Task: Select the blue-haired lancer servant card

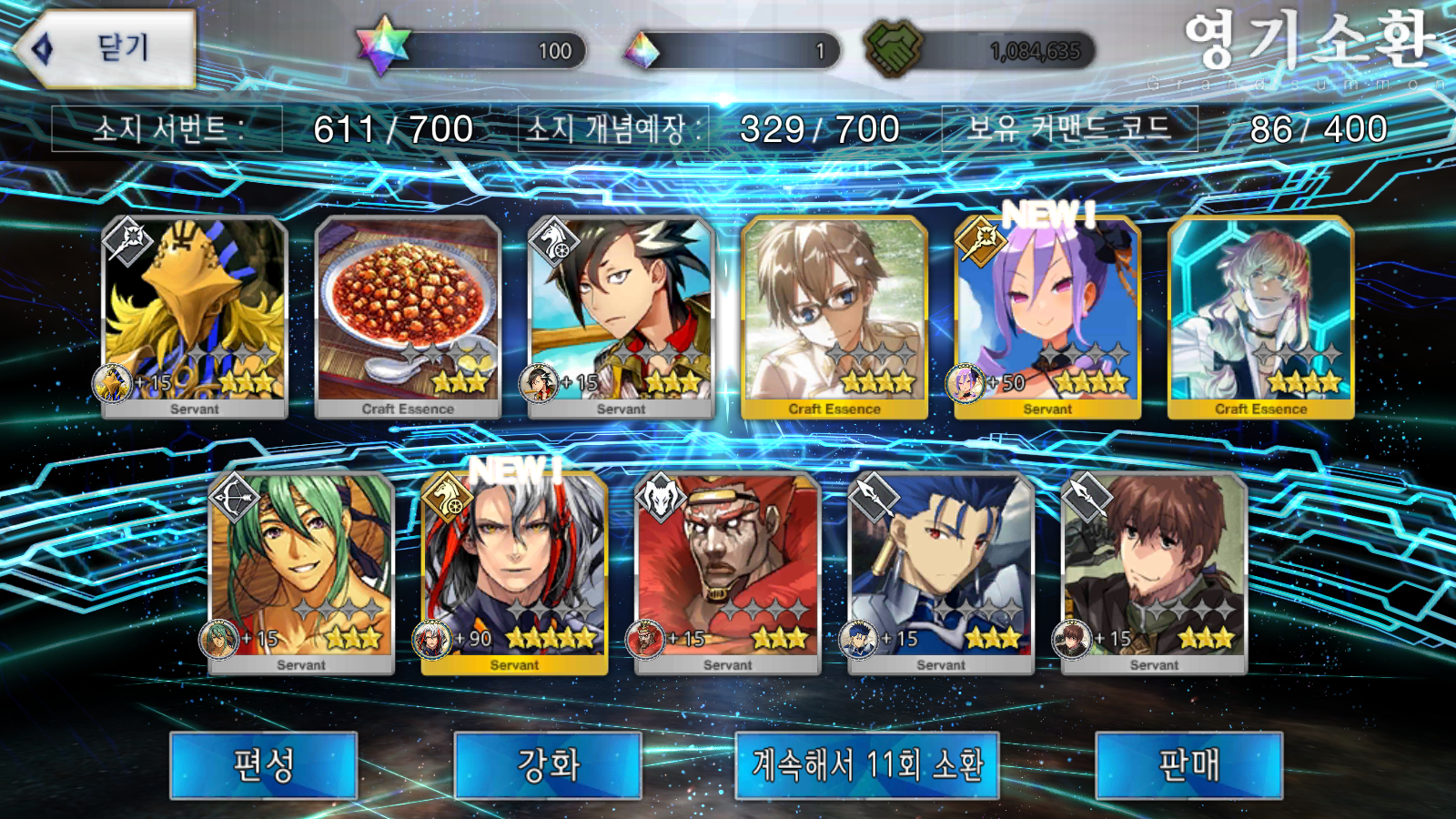Action: pos(941,571)
